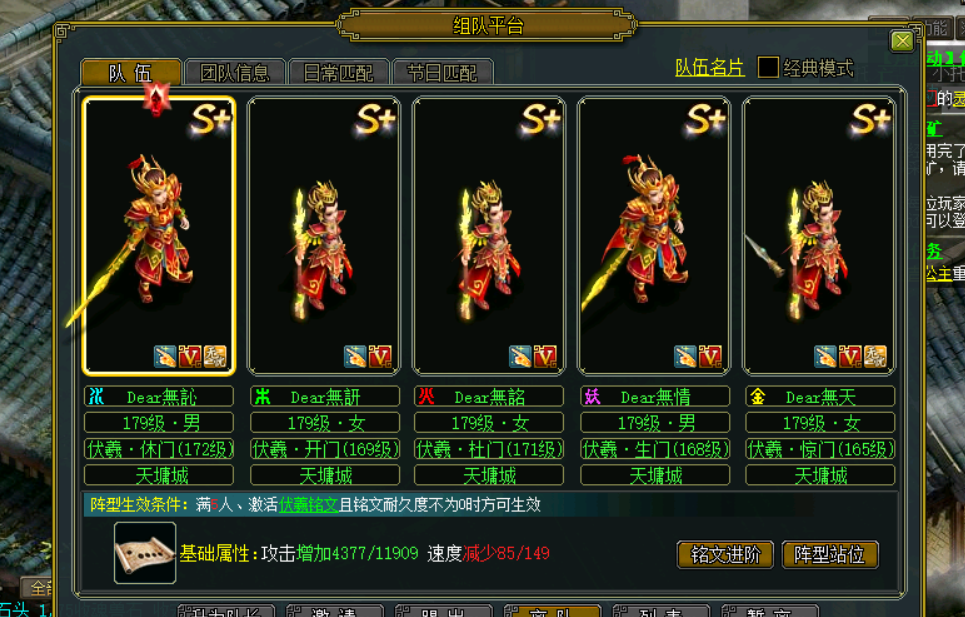Screen dimensions: 965x617
Task: Select the team leader card with 休门 formation
Action: click(159, 235)
